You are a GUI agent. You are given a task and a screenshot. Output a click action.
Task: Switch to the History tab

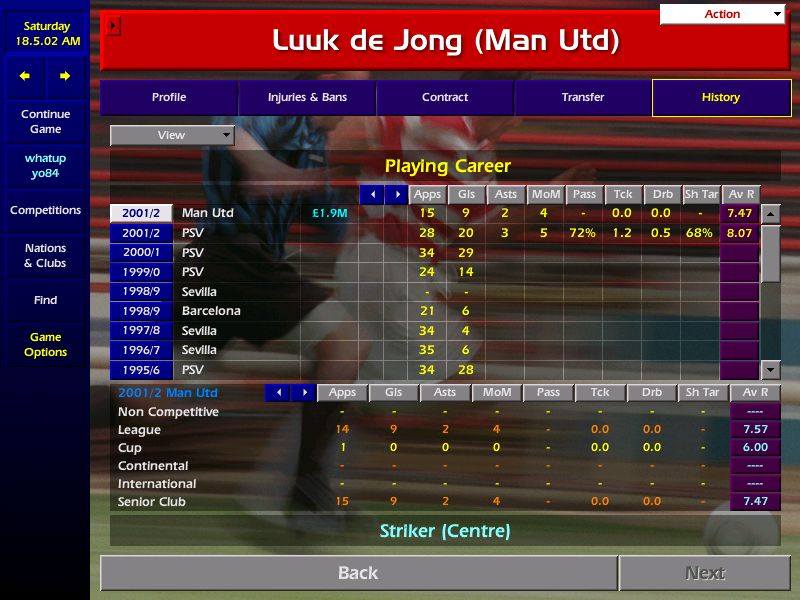tap(720, 98)
